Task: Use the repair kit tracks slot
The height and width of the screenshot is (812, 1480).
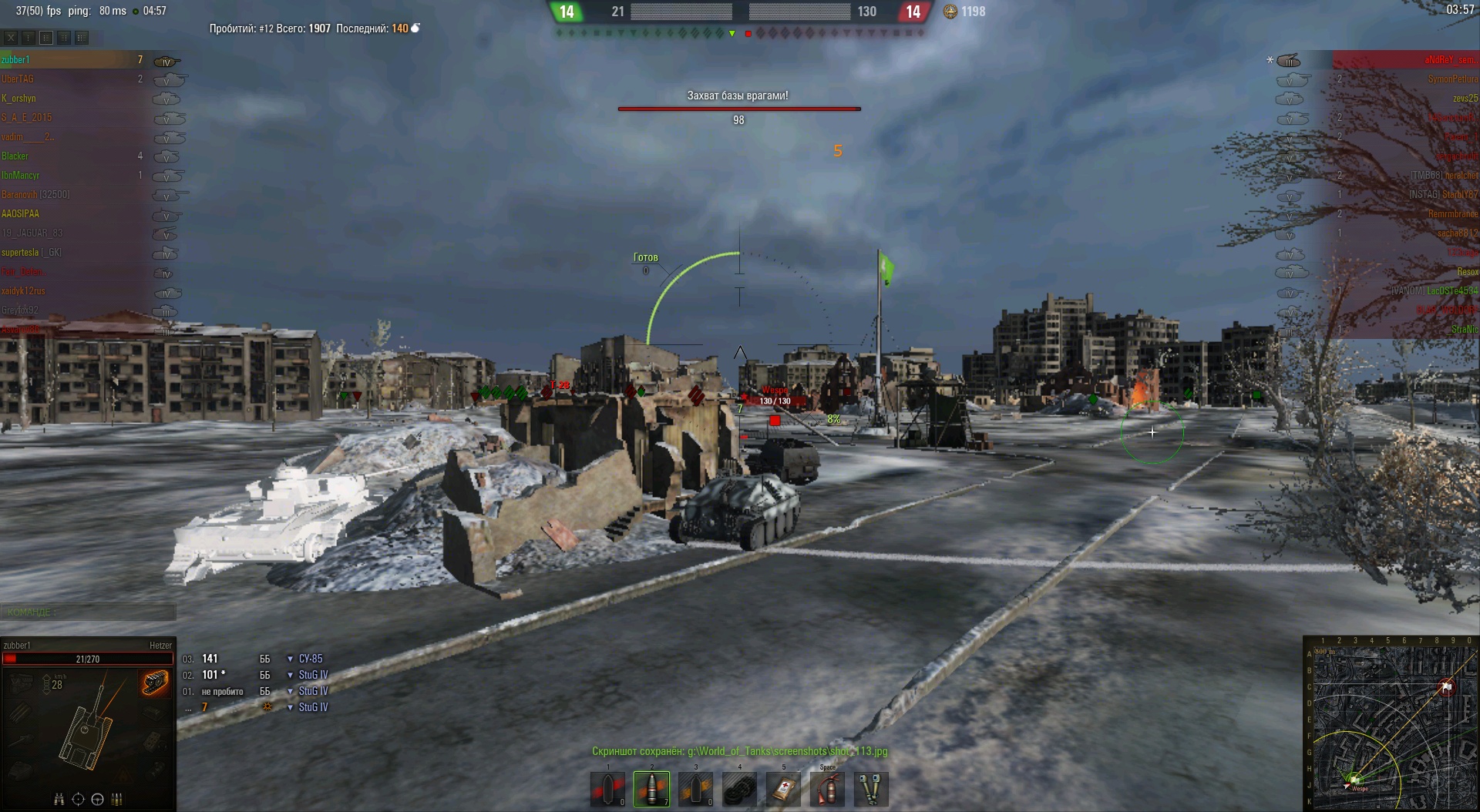Action: tap(739, 789)
